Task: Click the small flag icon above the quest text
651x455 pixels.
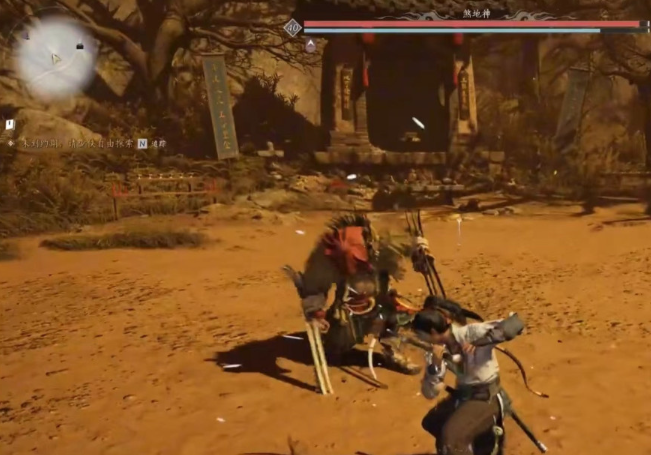Action: [x=10, y=124]
